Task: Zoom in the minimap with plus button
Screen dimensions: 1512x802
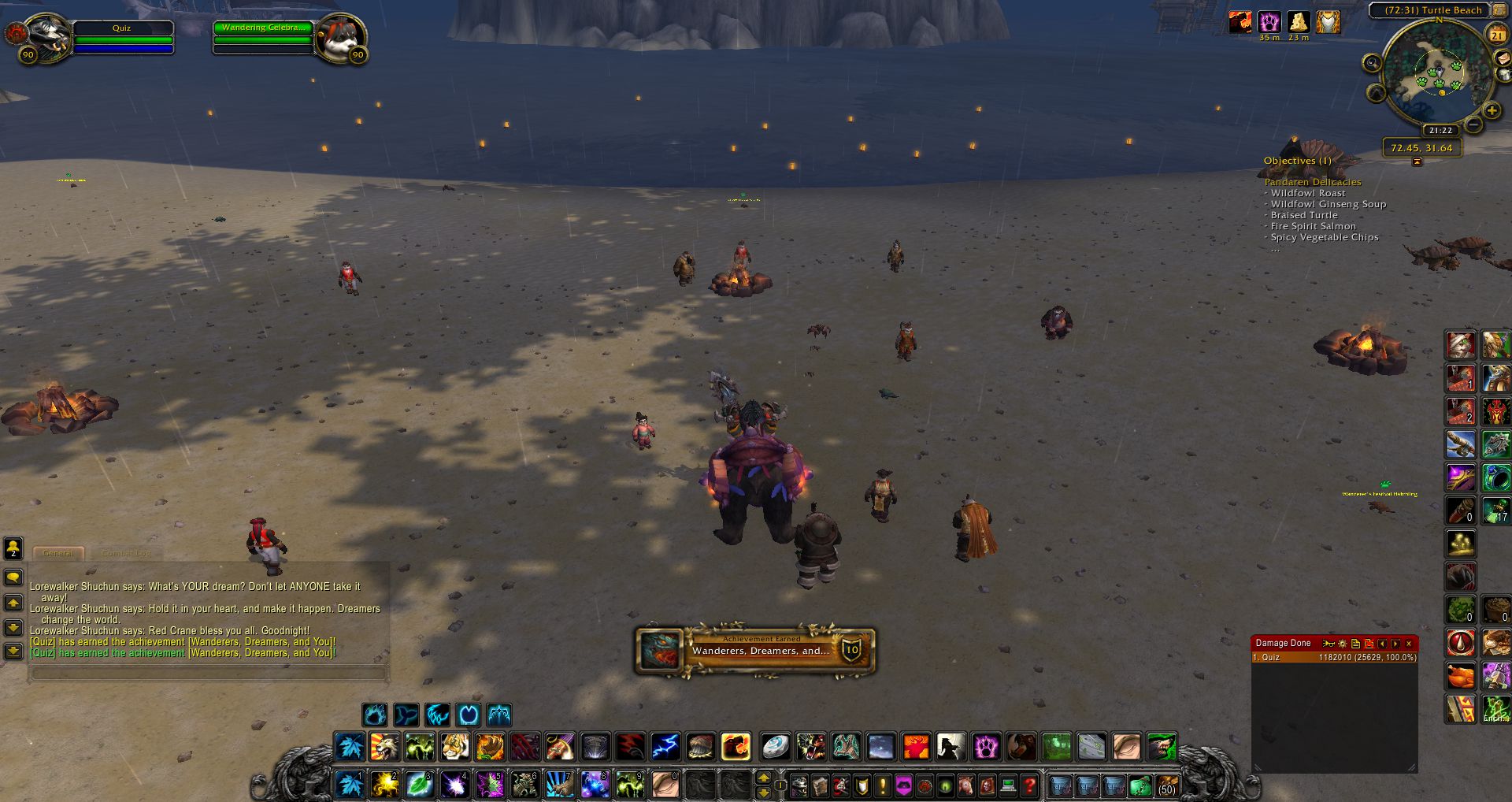Action: click(x=1492, y=111)
